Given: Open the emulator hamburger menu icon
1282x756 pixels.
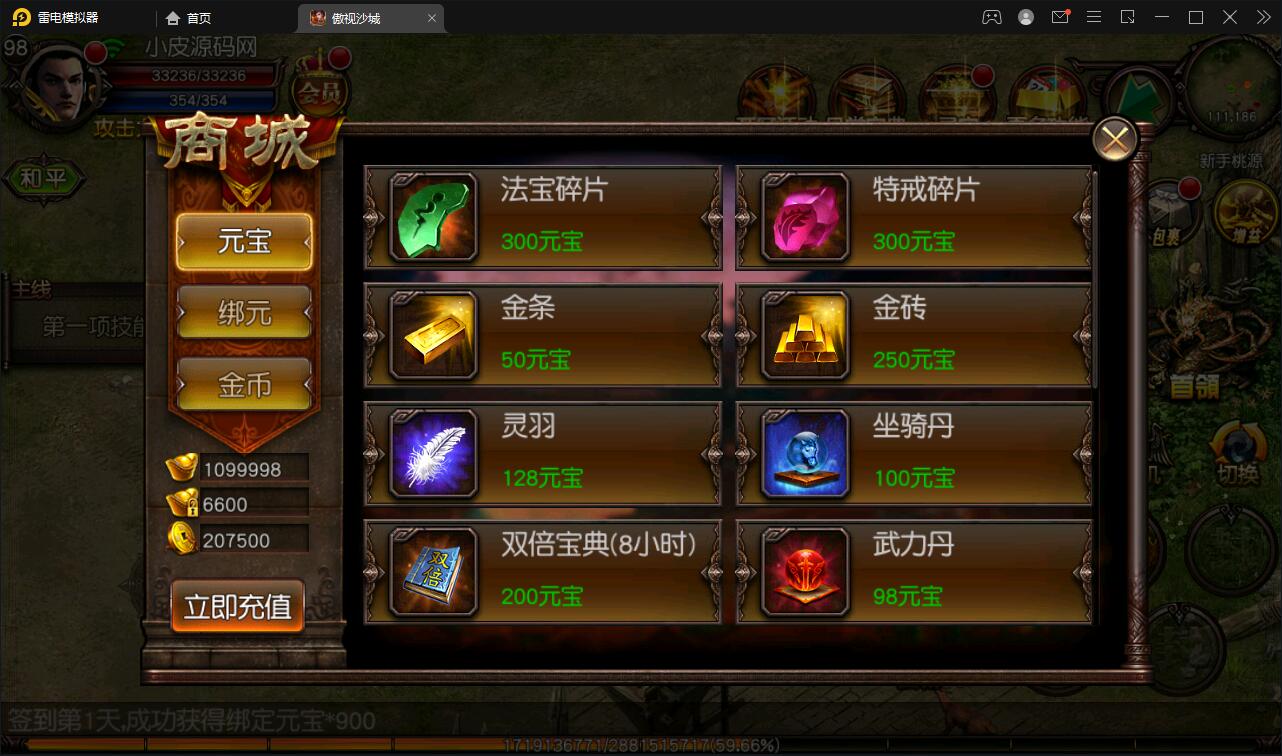Looking at the screenshot, I should pyautogui.click(x=1093, y=17).
